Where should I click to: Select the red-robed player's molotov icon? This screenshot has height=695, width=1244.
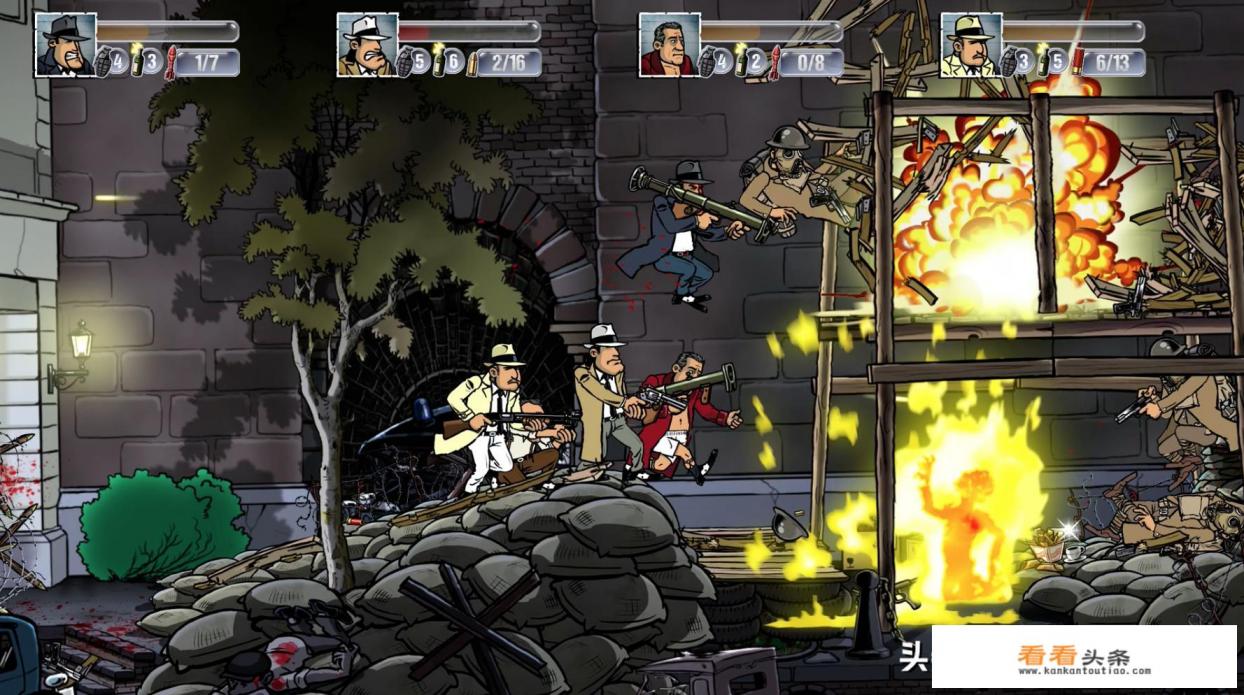pos(742,62)
